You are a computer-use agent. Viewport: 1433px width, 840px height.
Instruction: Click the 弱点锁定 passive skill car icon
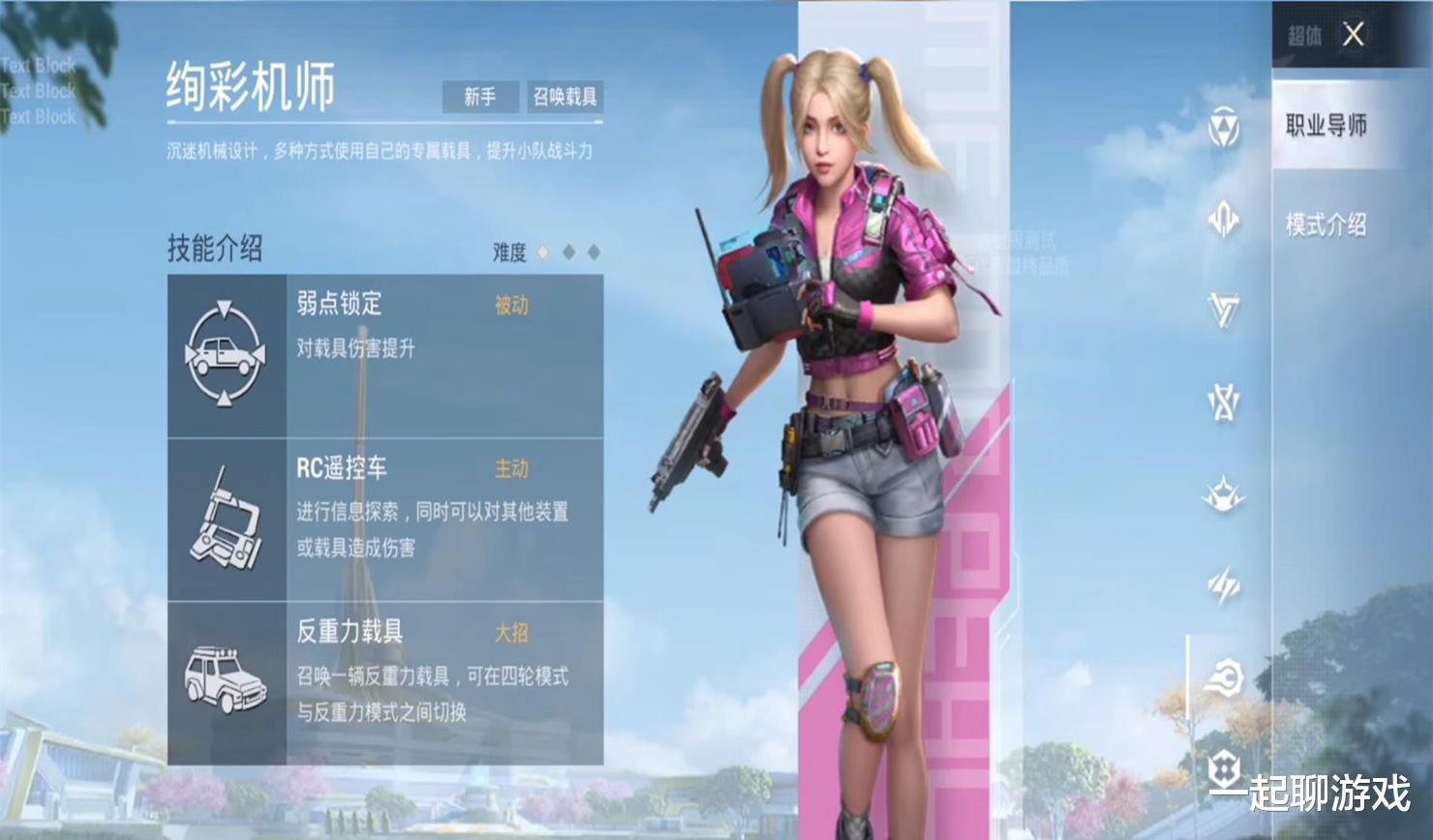(x=227, y=351)
